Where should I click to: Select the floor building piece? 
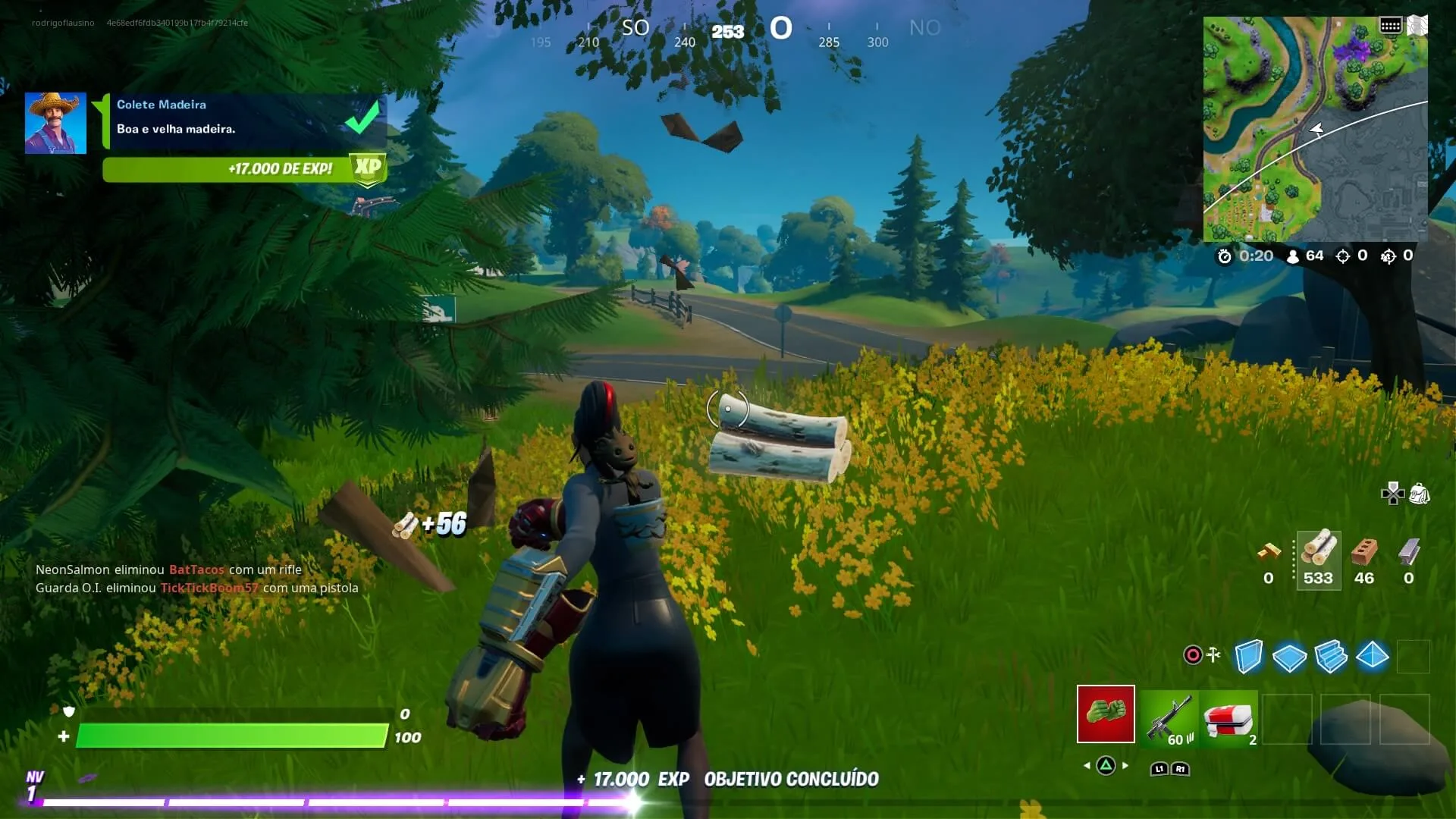click(1289, 657)
